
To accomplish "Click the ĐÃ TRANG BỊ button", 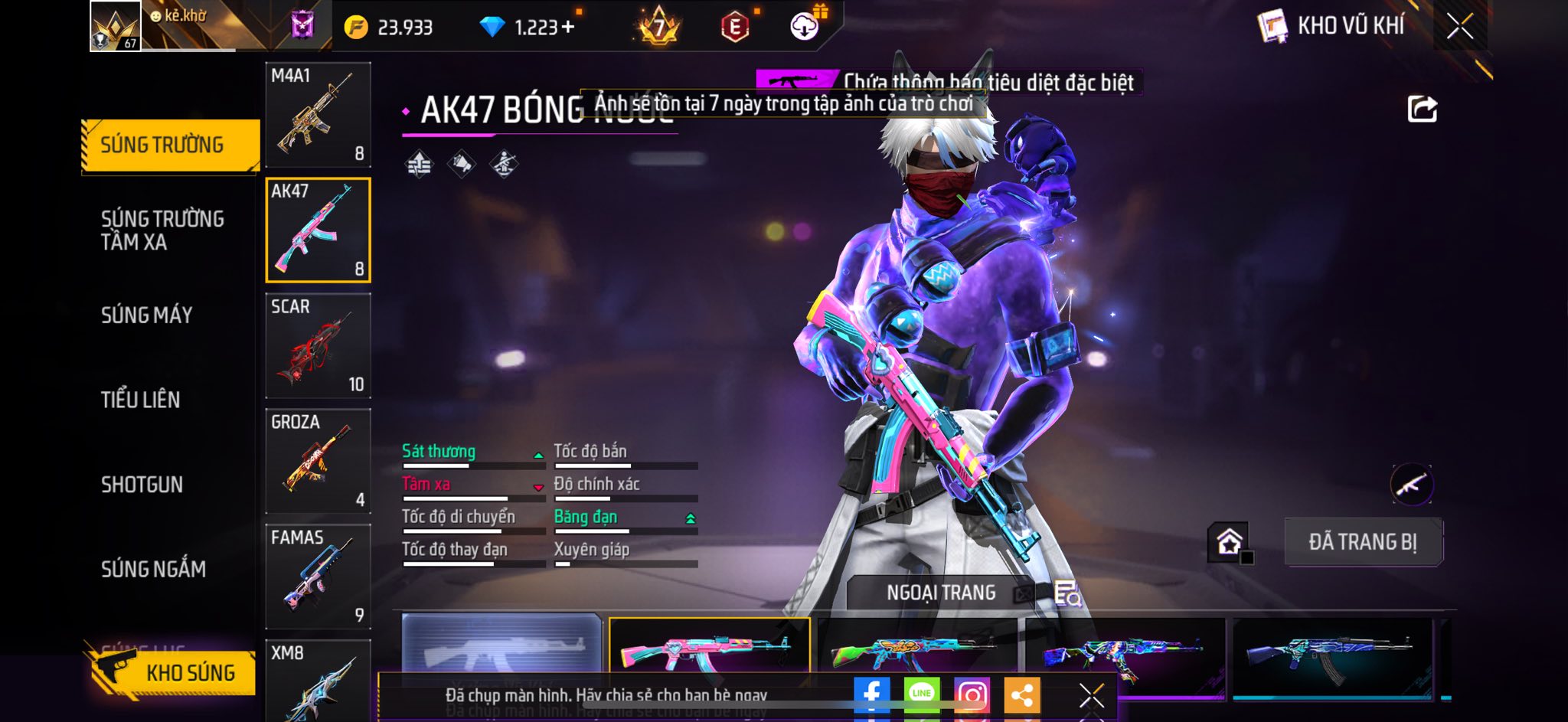I will point(1363,542).
